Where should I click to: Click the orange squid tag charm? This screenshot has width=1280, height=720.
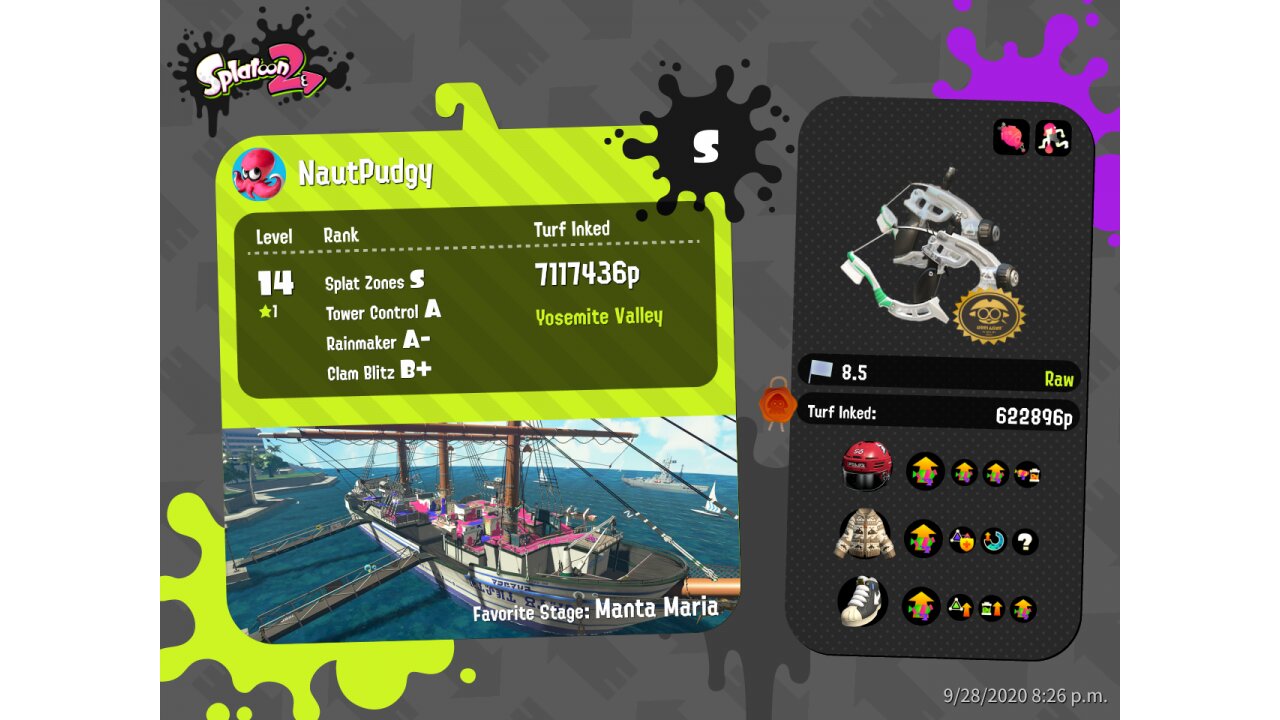coord(776,405)
